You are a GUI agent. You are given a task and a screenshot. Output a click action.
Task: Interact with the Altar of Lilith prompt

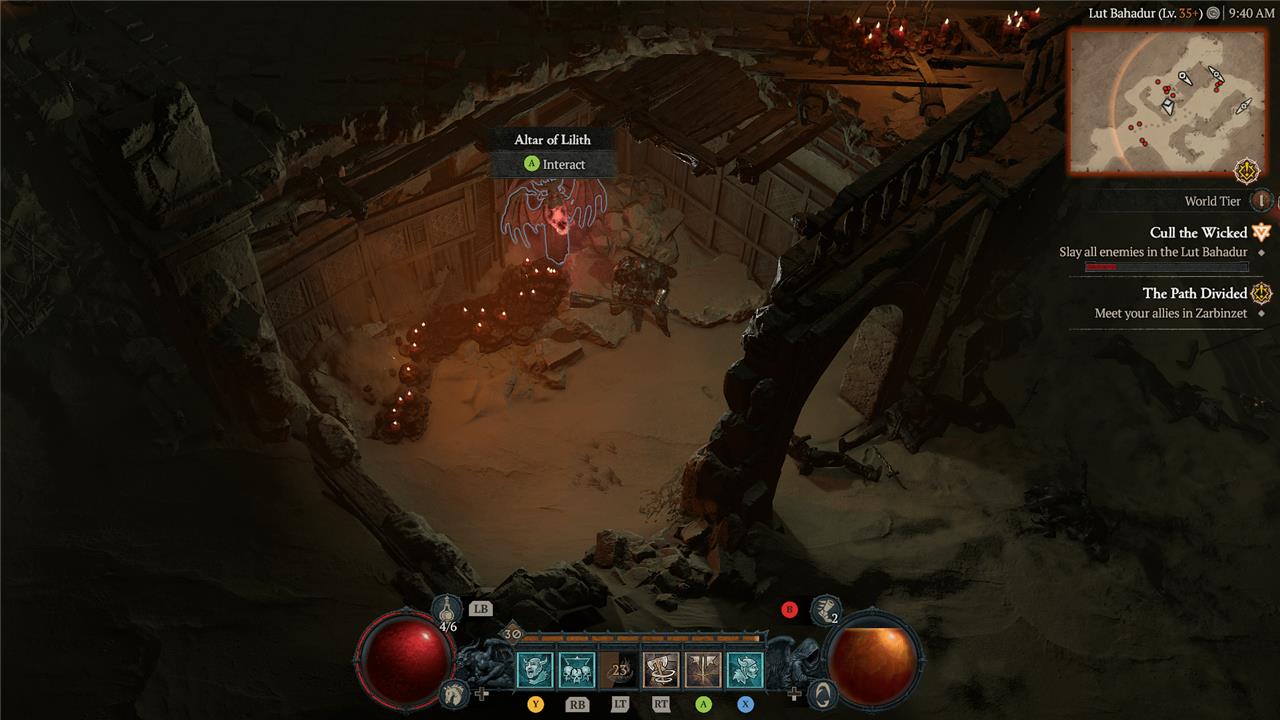(553, 164)
